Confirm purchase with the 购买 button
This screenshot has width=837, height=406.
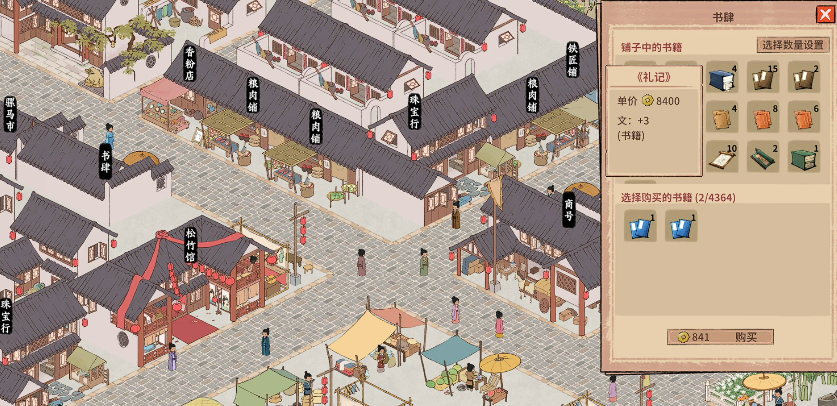click(x=720, y=337)
